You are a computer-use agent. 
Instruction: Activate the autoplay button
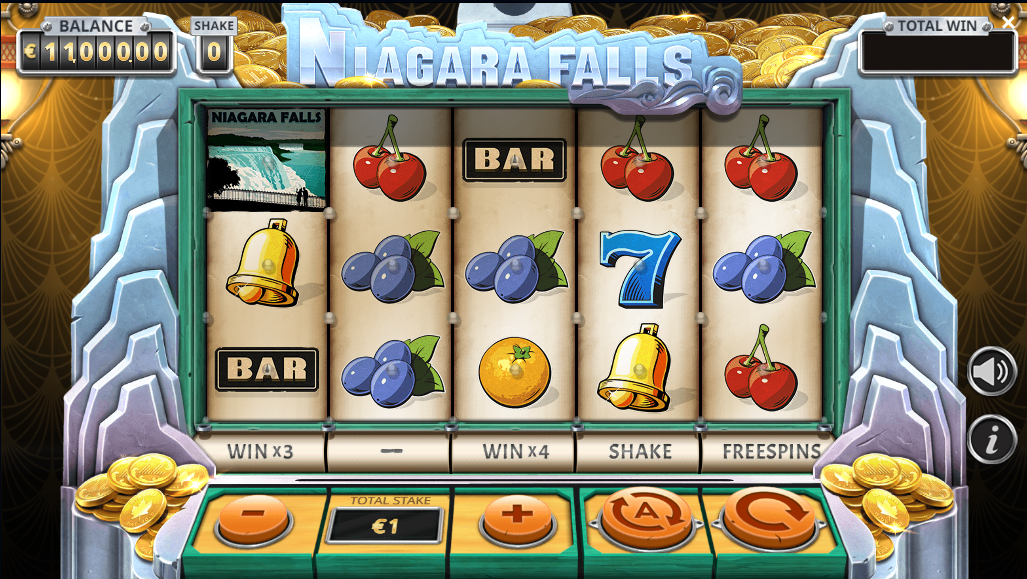pos(644,515)
